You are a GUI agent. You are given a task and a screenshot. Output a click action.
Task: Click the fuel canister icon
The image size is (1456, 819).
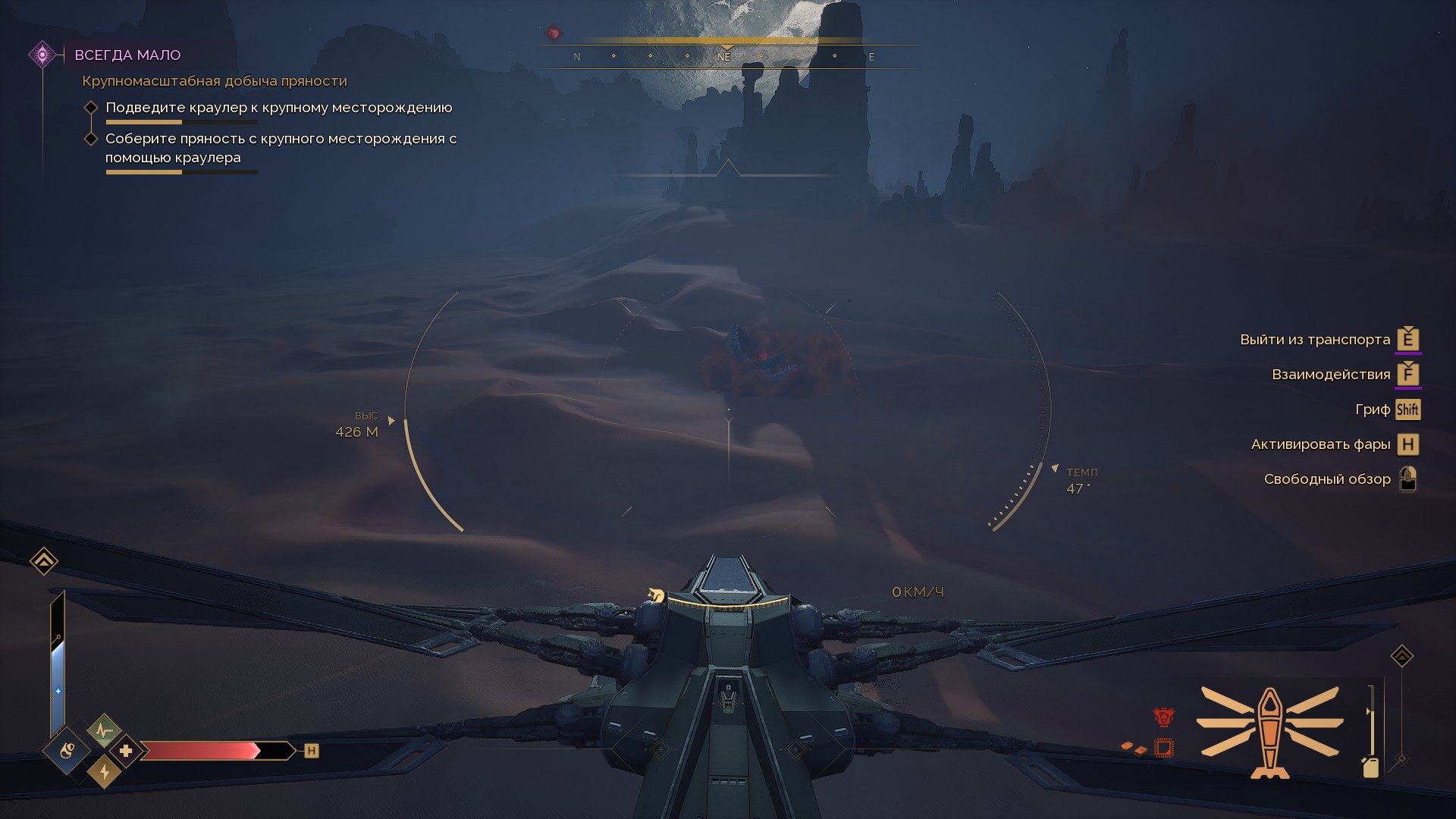1370,767
